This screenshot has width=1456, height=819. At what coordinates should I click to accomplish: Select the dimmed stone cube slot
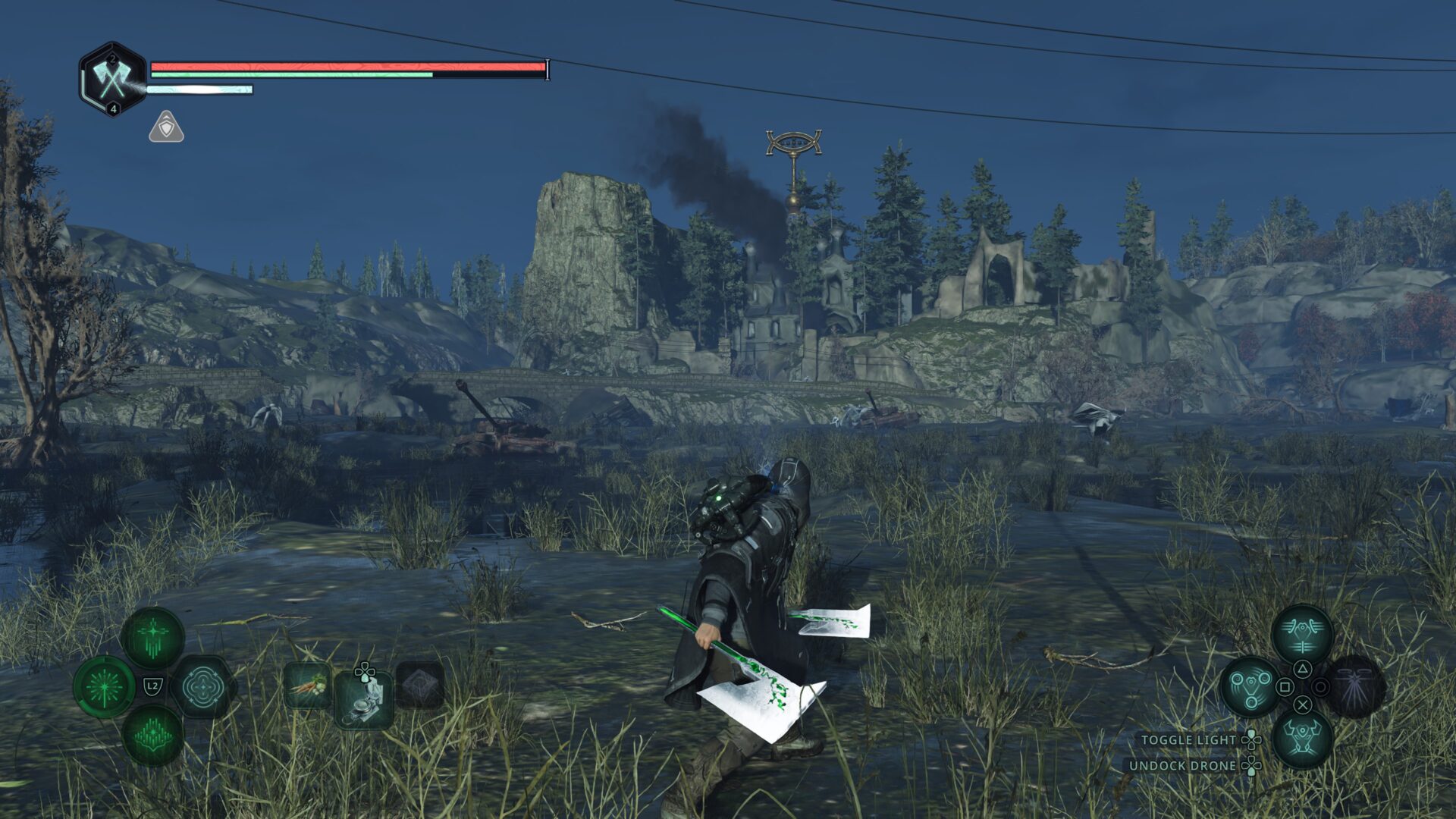pyautogui.click(x=419, y=686)
